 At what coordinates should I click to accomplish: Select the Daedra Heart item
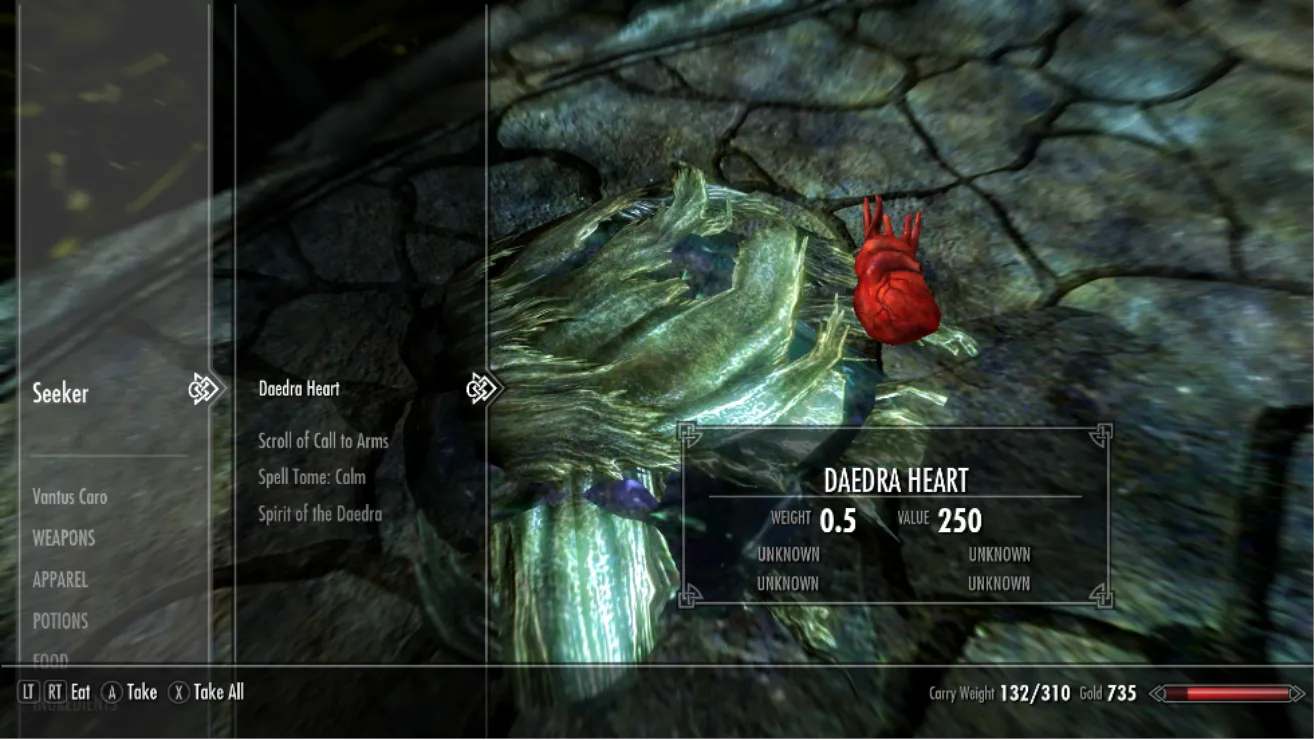(x=299, y=389)
